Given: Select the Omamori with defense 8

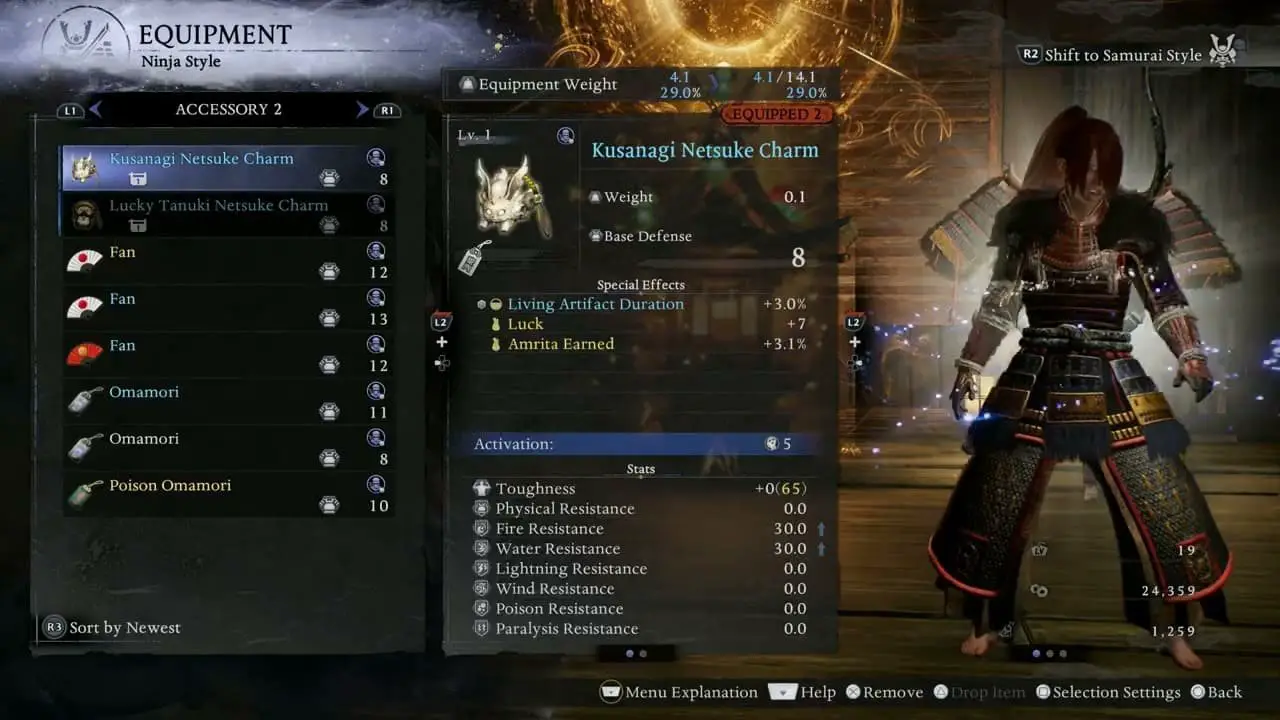Looking at the screenshot, I should [x=226, y=448].
